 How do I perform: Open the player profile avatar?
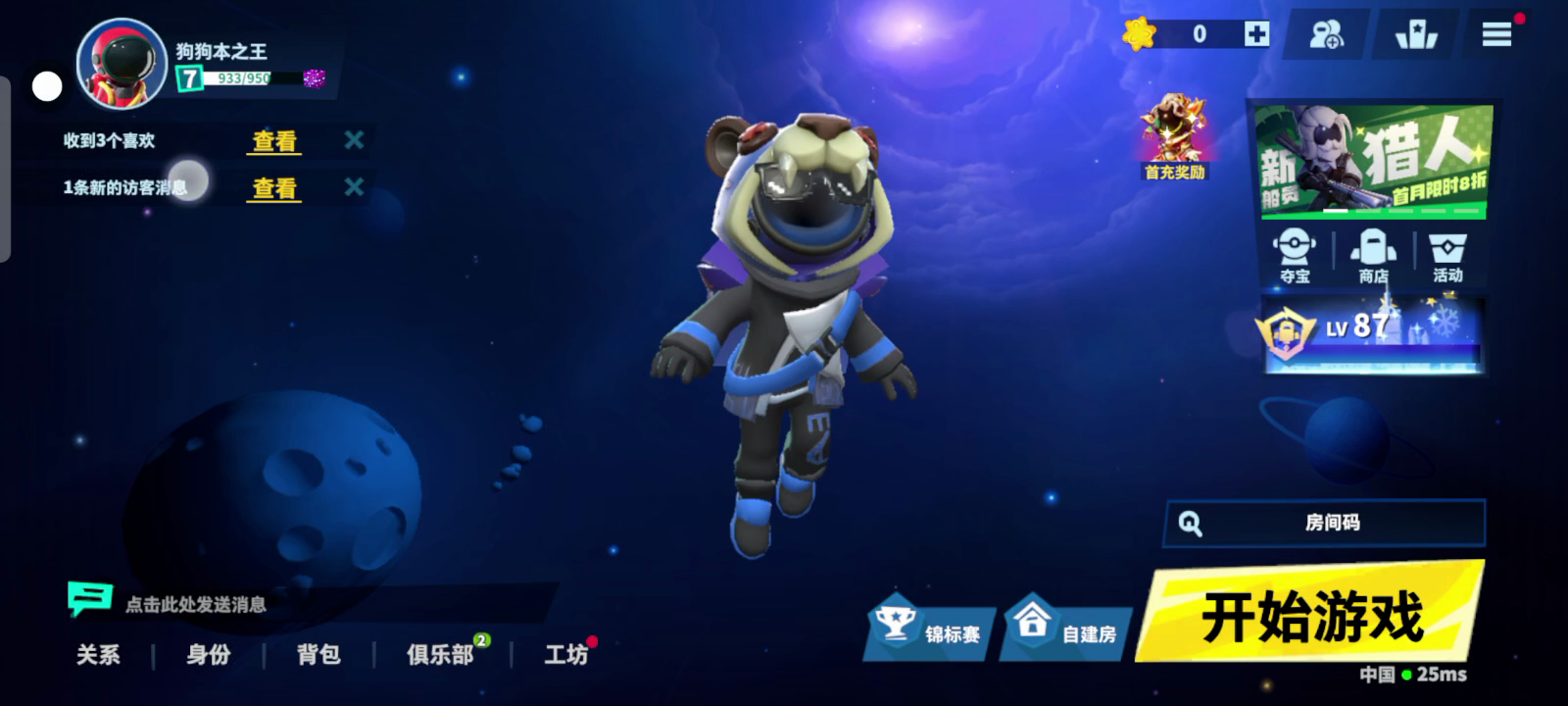(122, 65)
